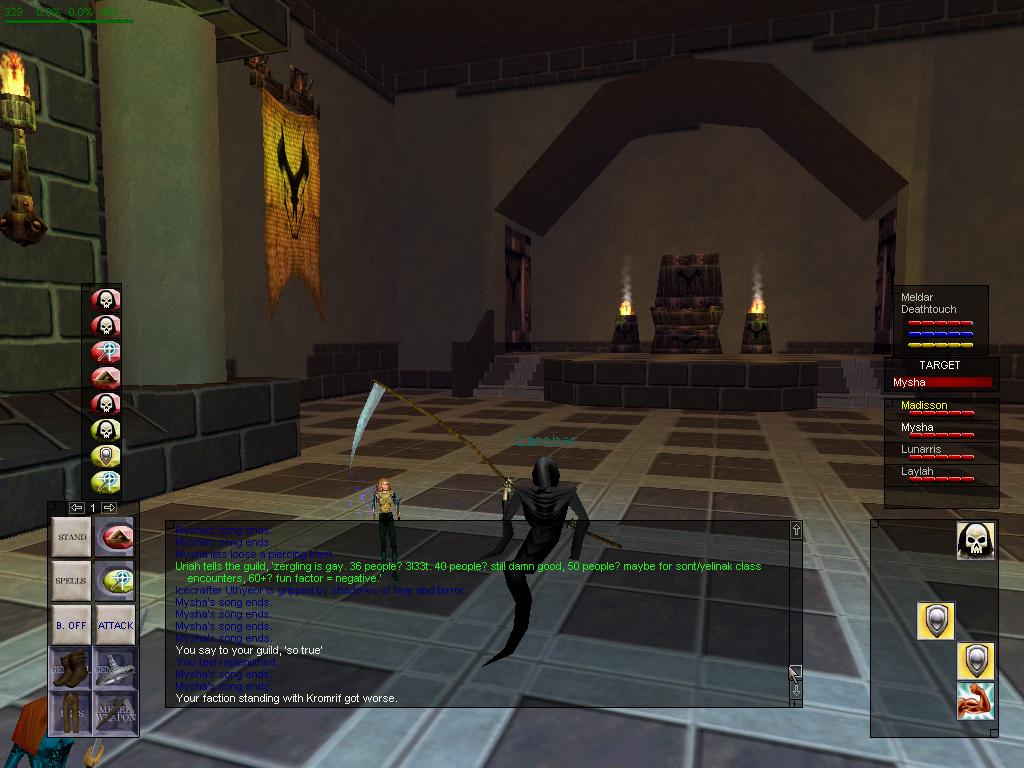This screenshot has height=768, width=1024.
Task: Toggle the ATTACK button
Action: (115, 625)
